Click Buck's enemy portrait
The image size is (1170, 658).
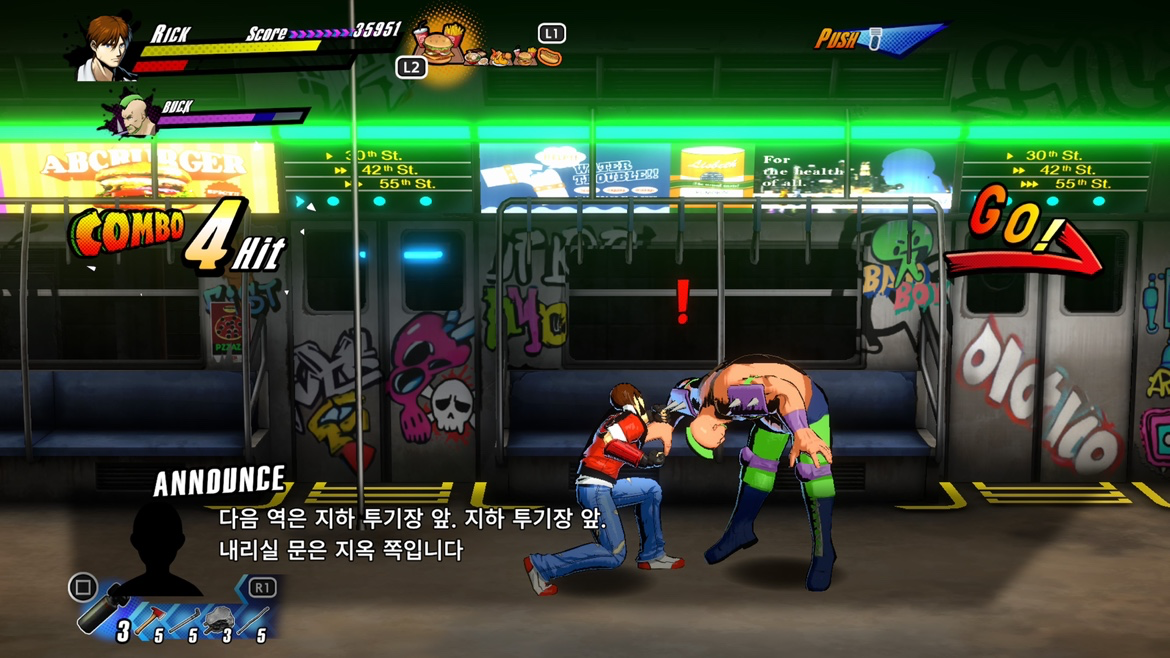(133, 115)
